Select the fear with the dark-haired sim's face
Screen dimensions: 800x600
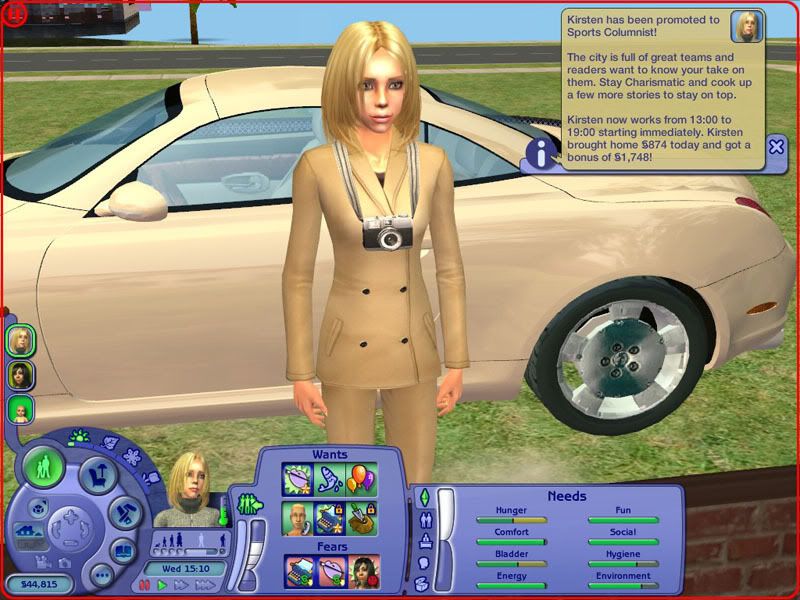click(x=362, y=571)
